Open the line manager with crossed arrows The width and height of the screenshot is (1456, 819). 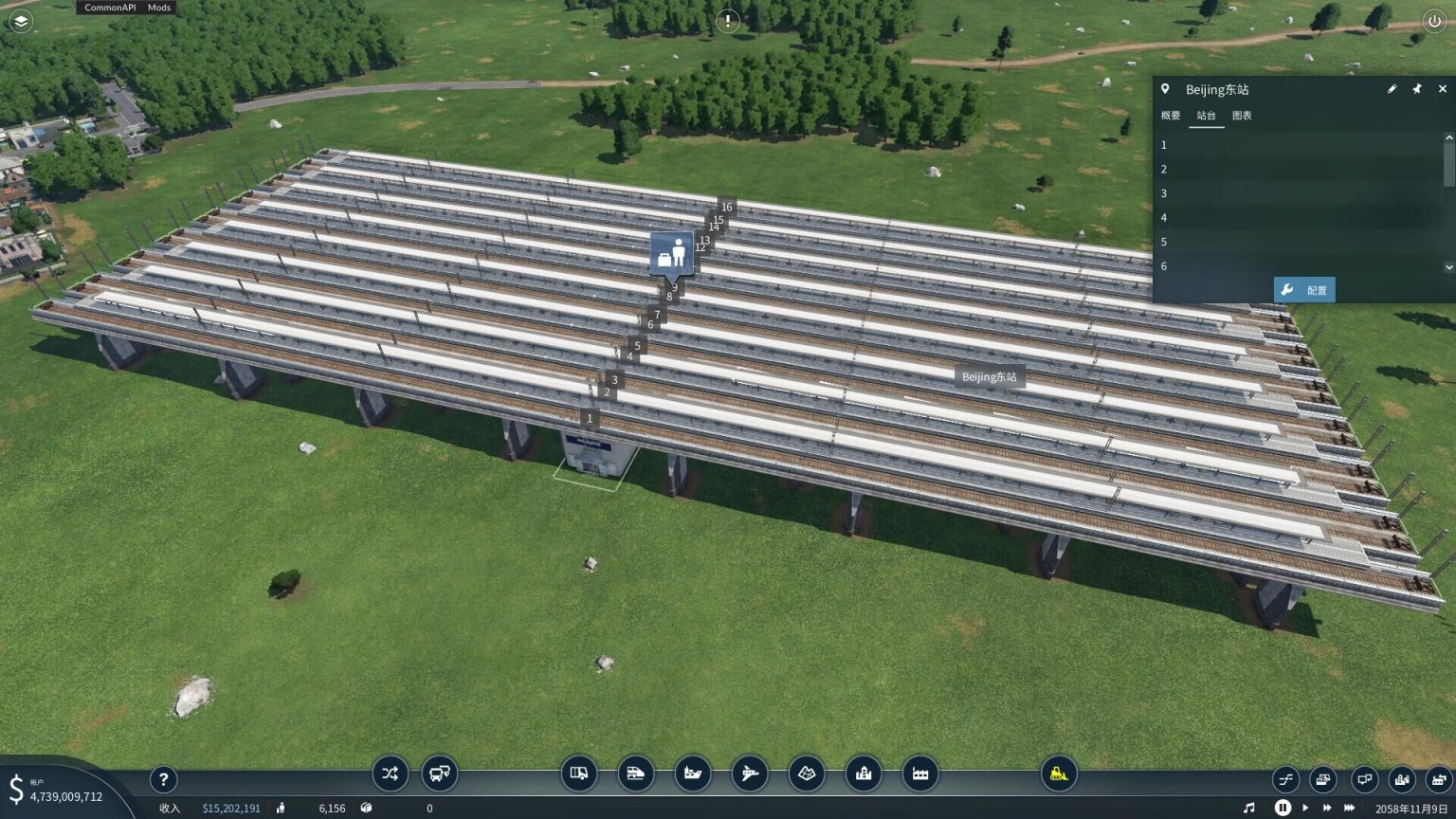click(x=390, y=773)
